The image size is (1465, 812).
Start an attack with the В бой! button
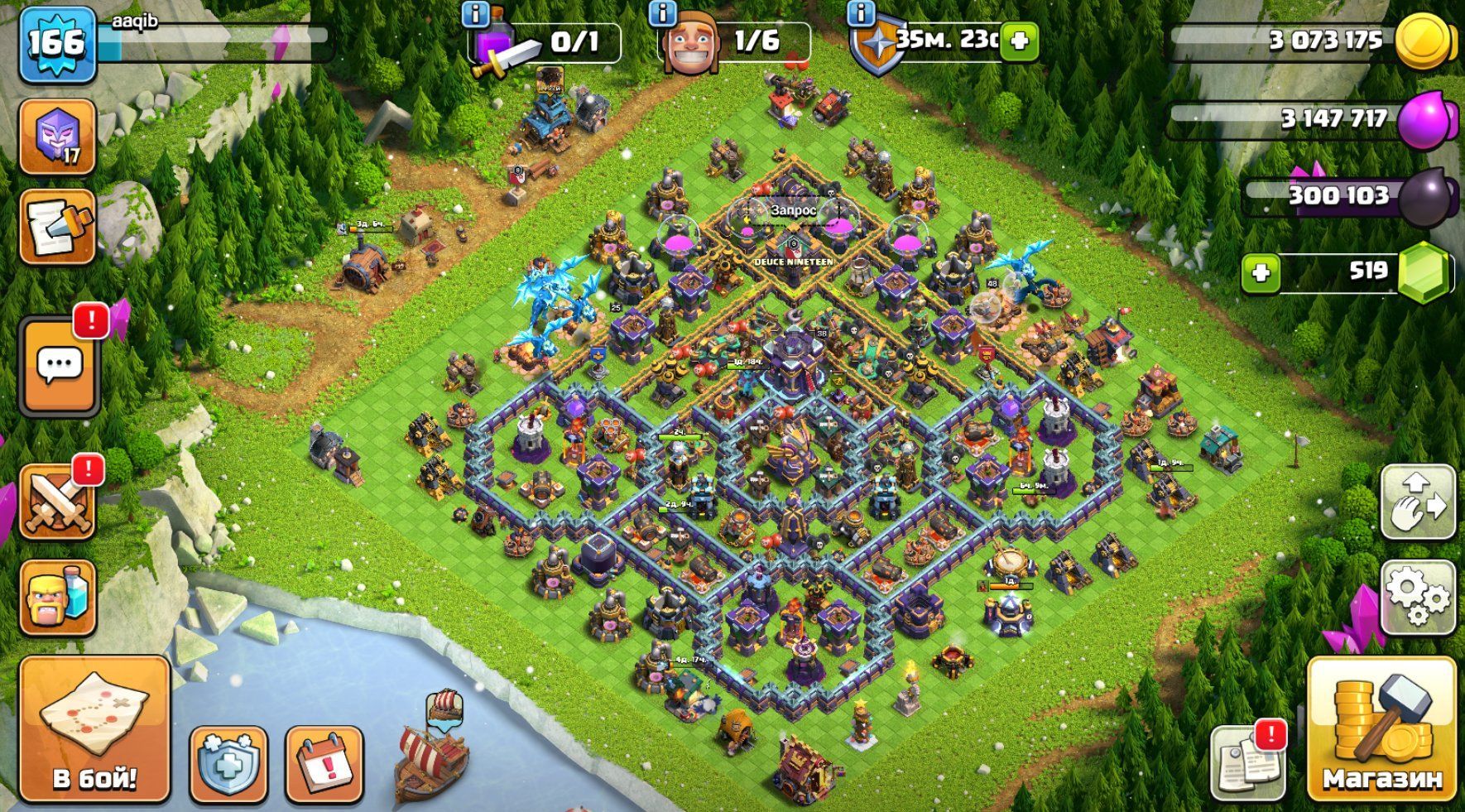[x=94, y=729]
